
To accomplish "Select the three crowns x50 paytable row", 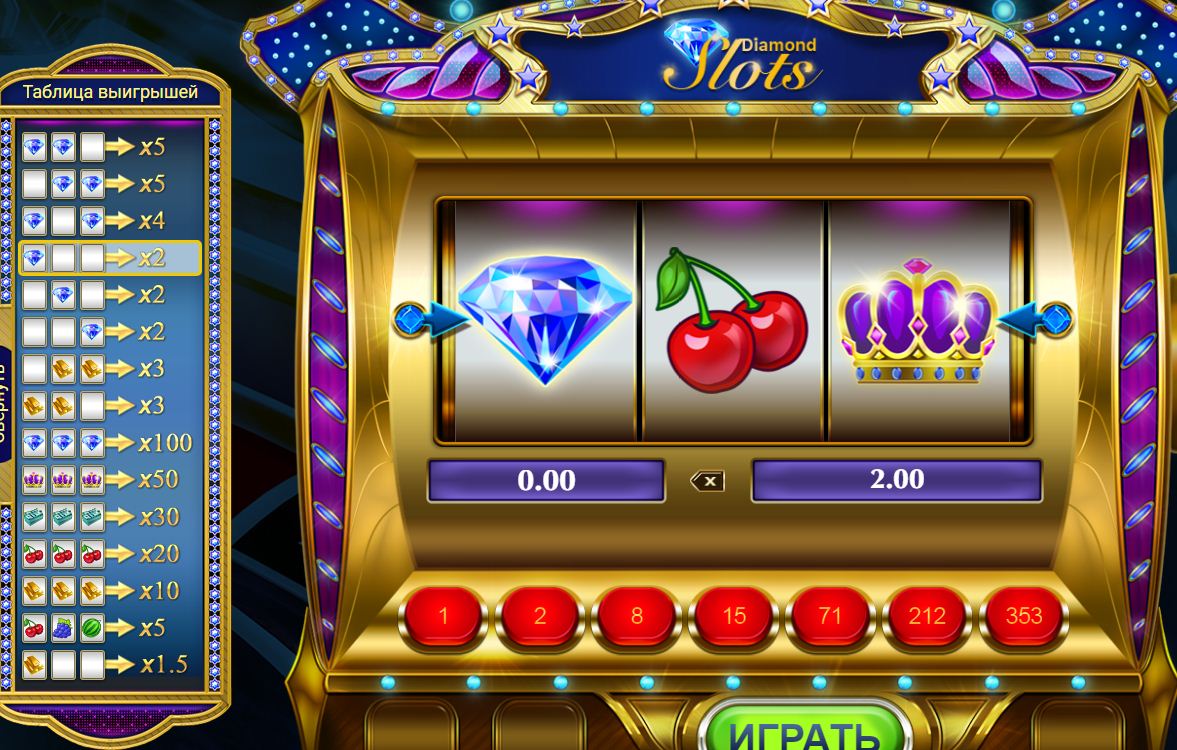I will tap(109, 480).
